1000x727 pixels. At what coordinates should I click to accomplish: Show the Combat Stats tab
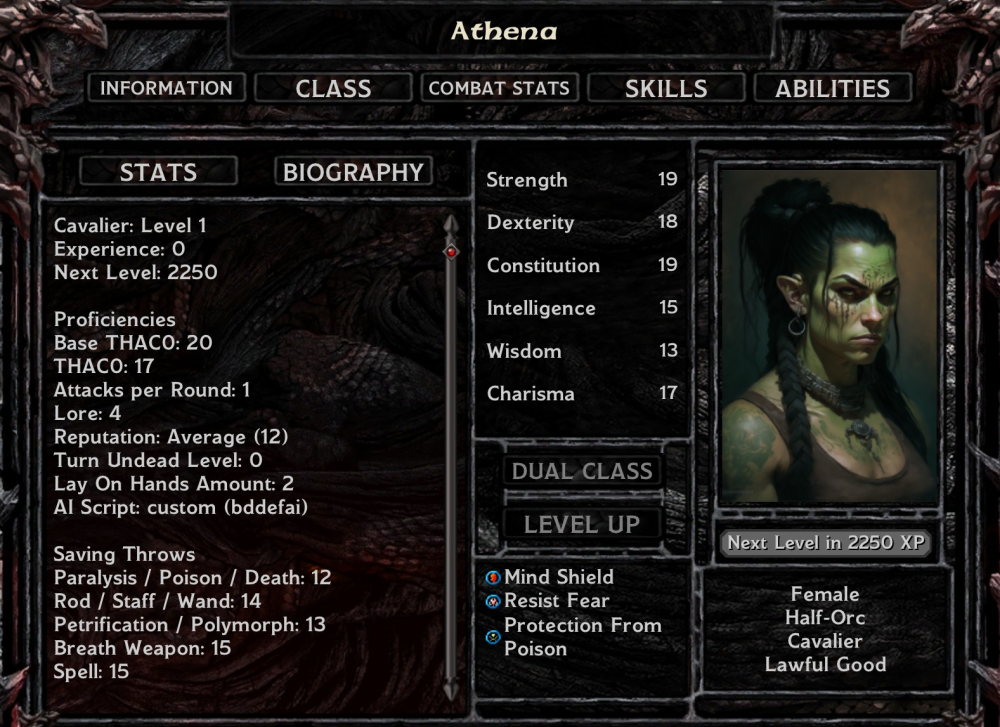coord(499,88)
